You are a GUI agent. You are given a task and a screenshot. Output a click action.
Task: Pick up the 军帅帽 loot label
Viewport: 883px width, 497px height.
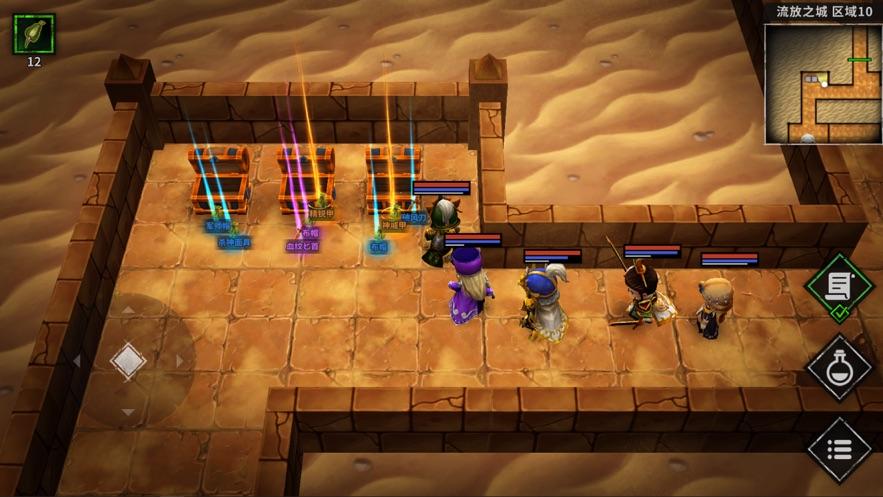click(217, 226)
